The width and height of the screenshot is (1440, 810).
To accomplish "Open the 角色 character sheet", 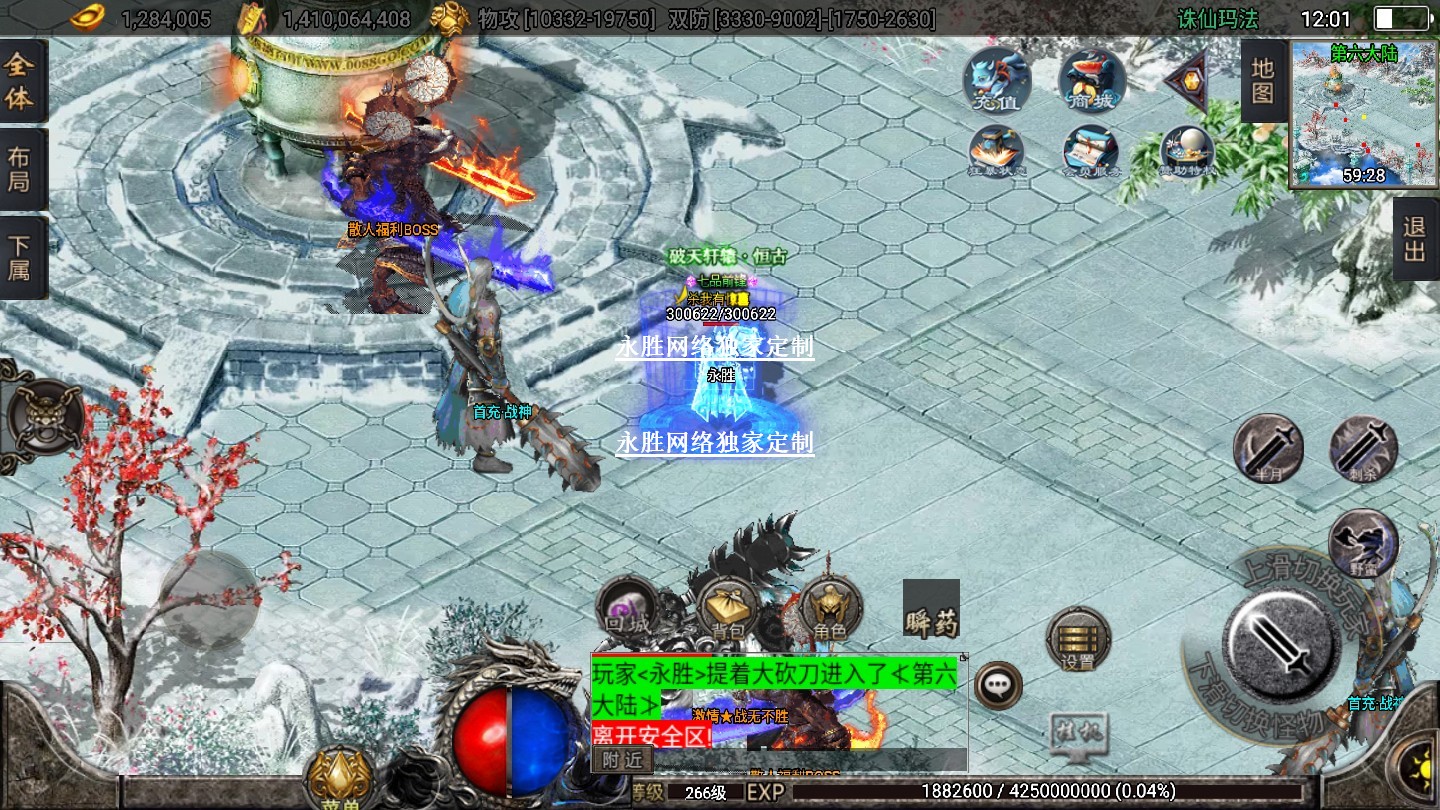I will pyautogui.click(x=830, y=609).
